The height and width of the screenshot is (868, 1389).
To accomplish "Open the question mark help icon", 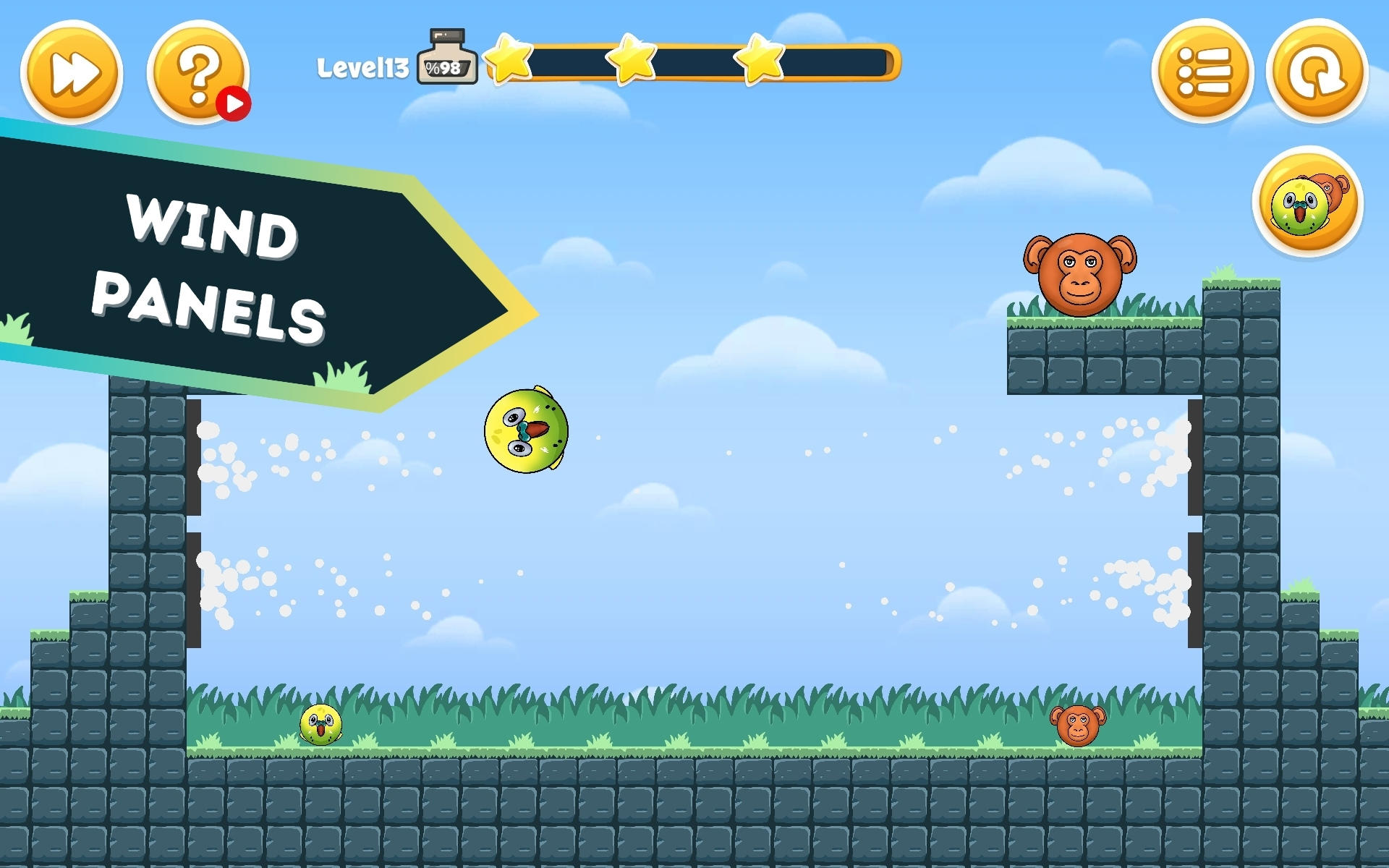I will pos(197,71).
